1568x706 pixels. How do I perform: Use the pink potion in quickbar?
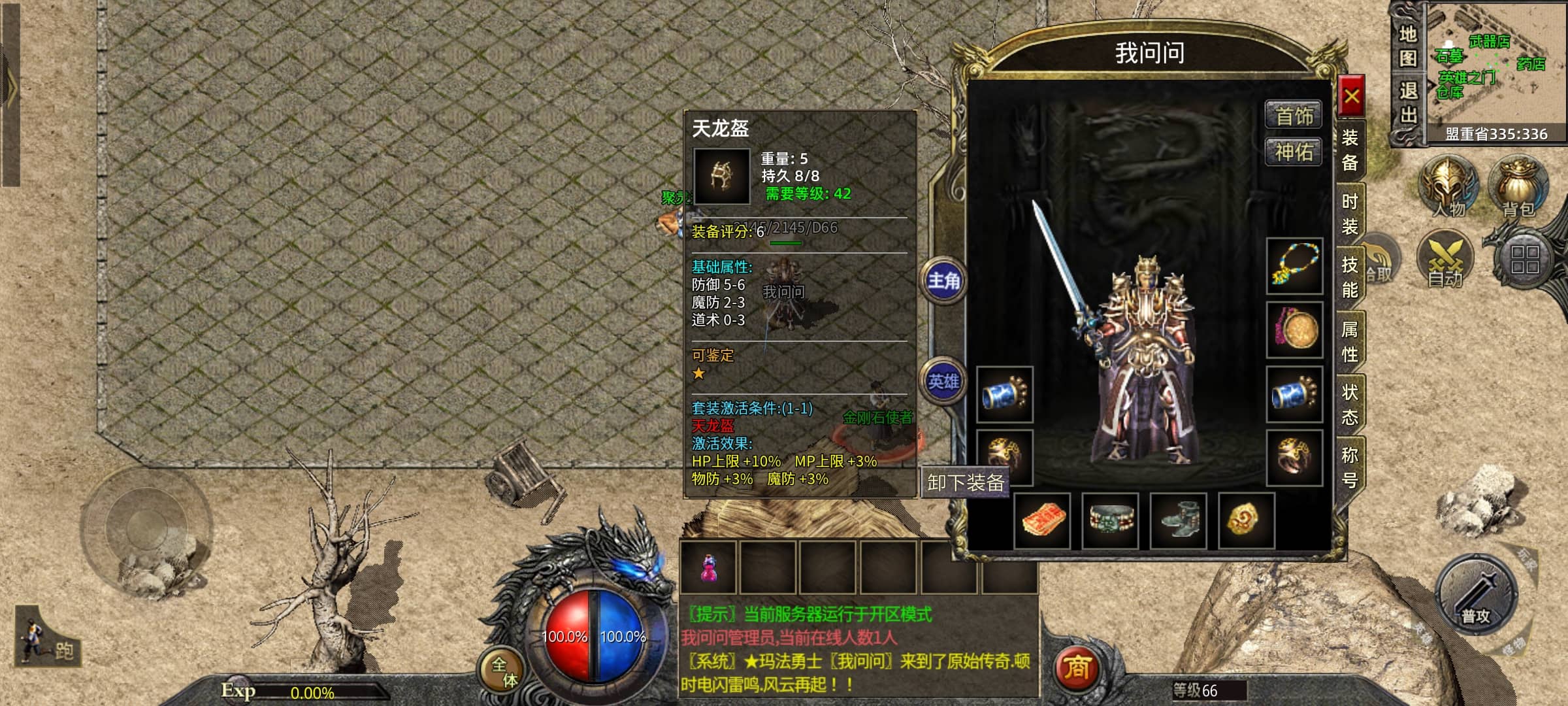coord(708,568)
